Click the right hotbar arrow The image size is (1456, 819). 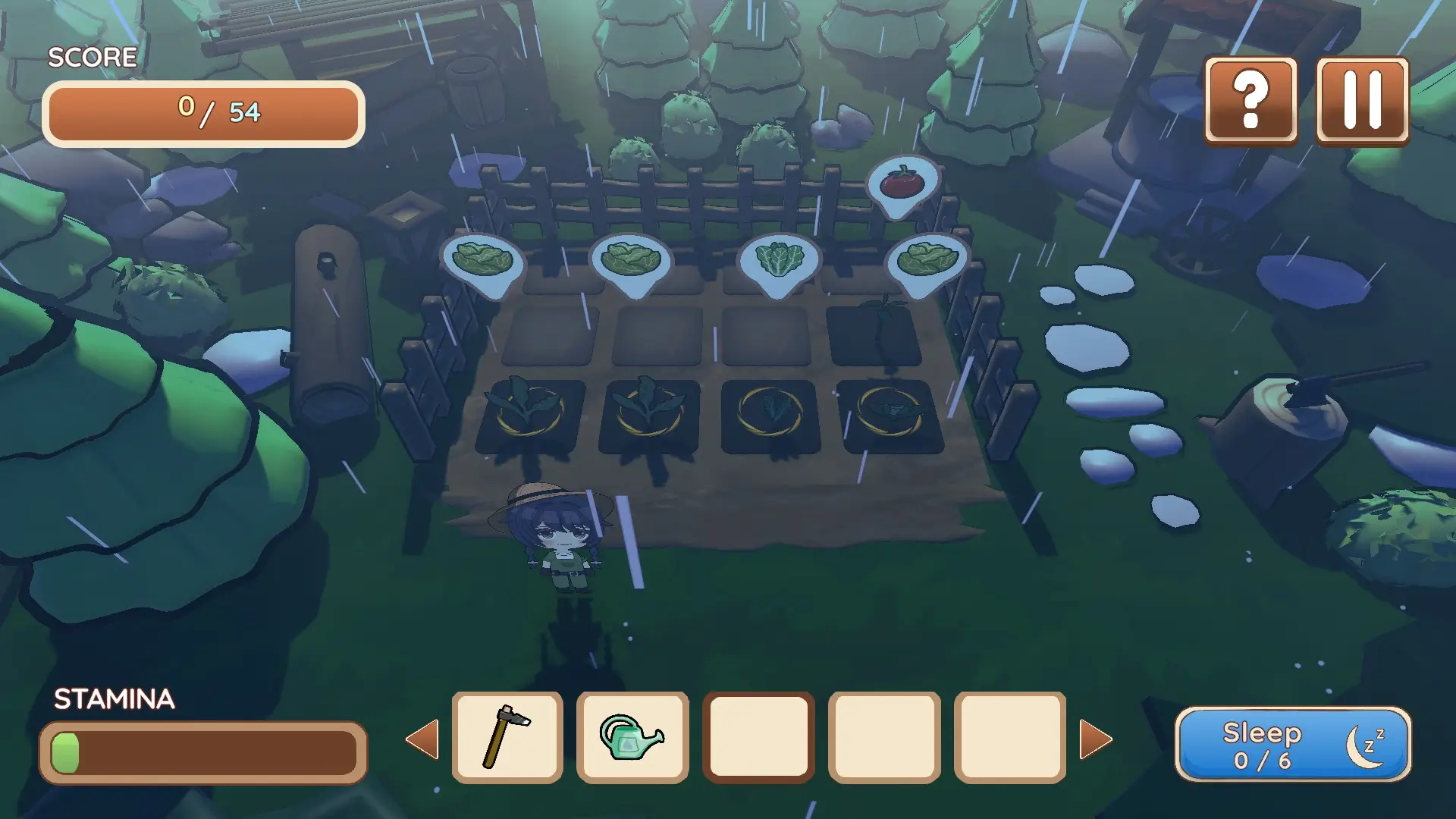(1095, 739)
